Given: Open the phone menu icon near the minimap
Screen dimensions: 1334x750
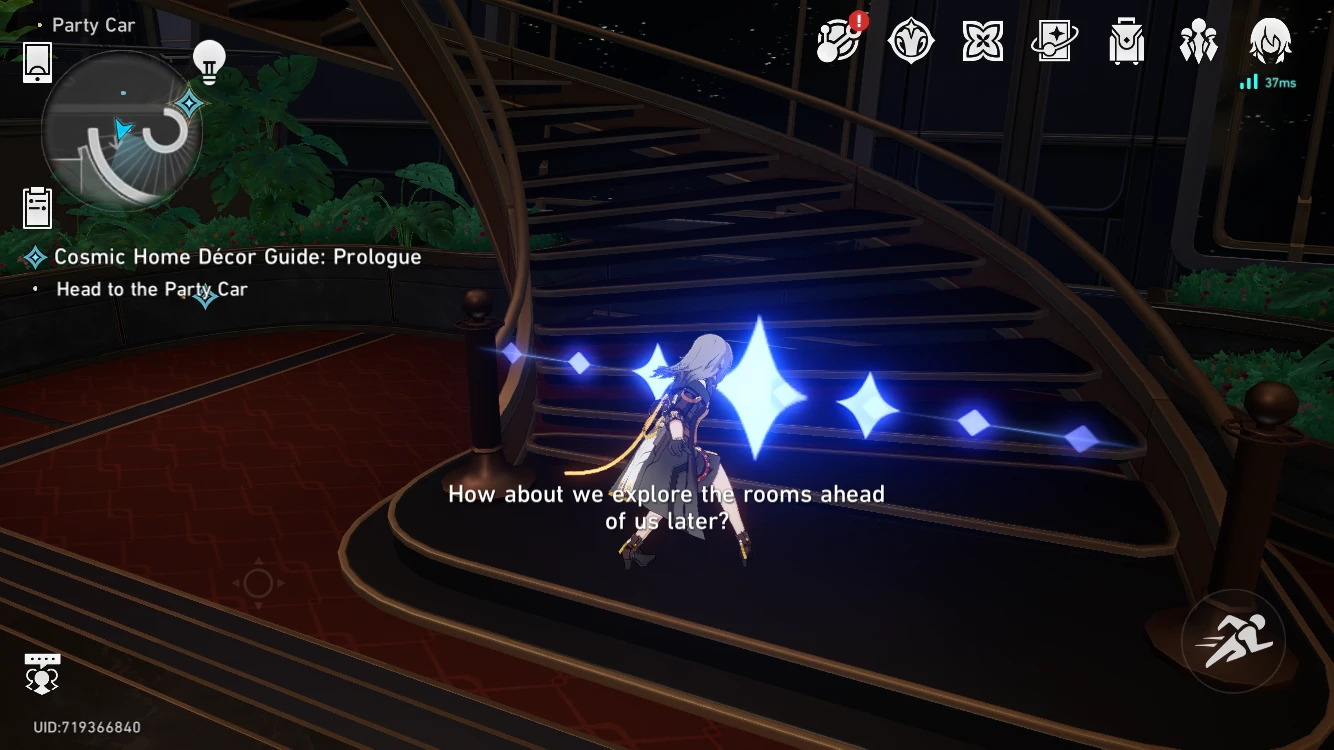Looking at the screenshot, I should coord(37,62).
